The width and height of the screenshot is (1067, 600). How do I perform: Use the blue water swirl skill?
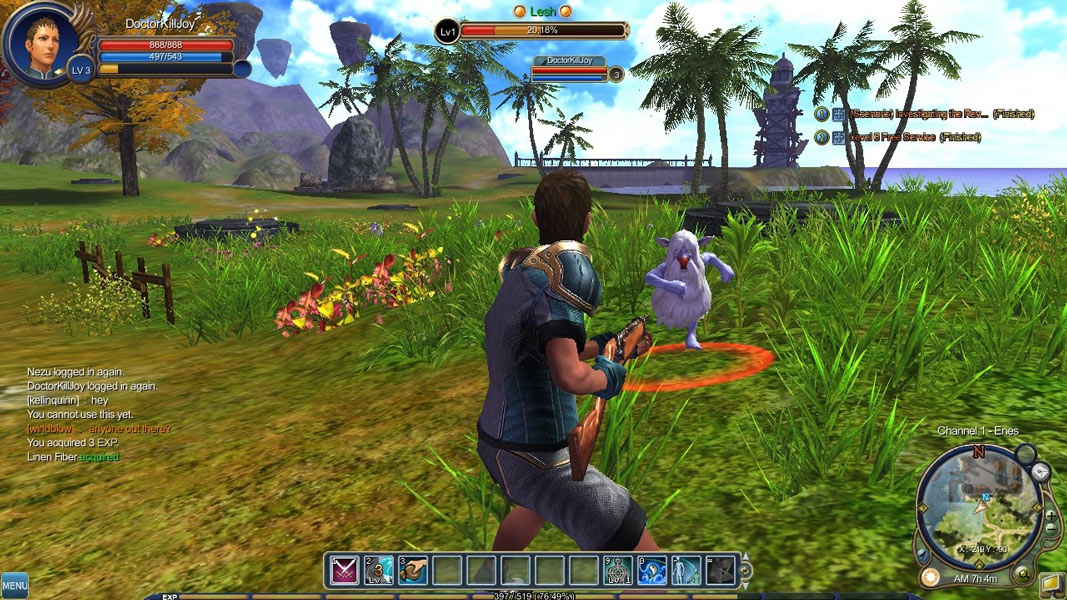[x=652, y=570]
